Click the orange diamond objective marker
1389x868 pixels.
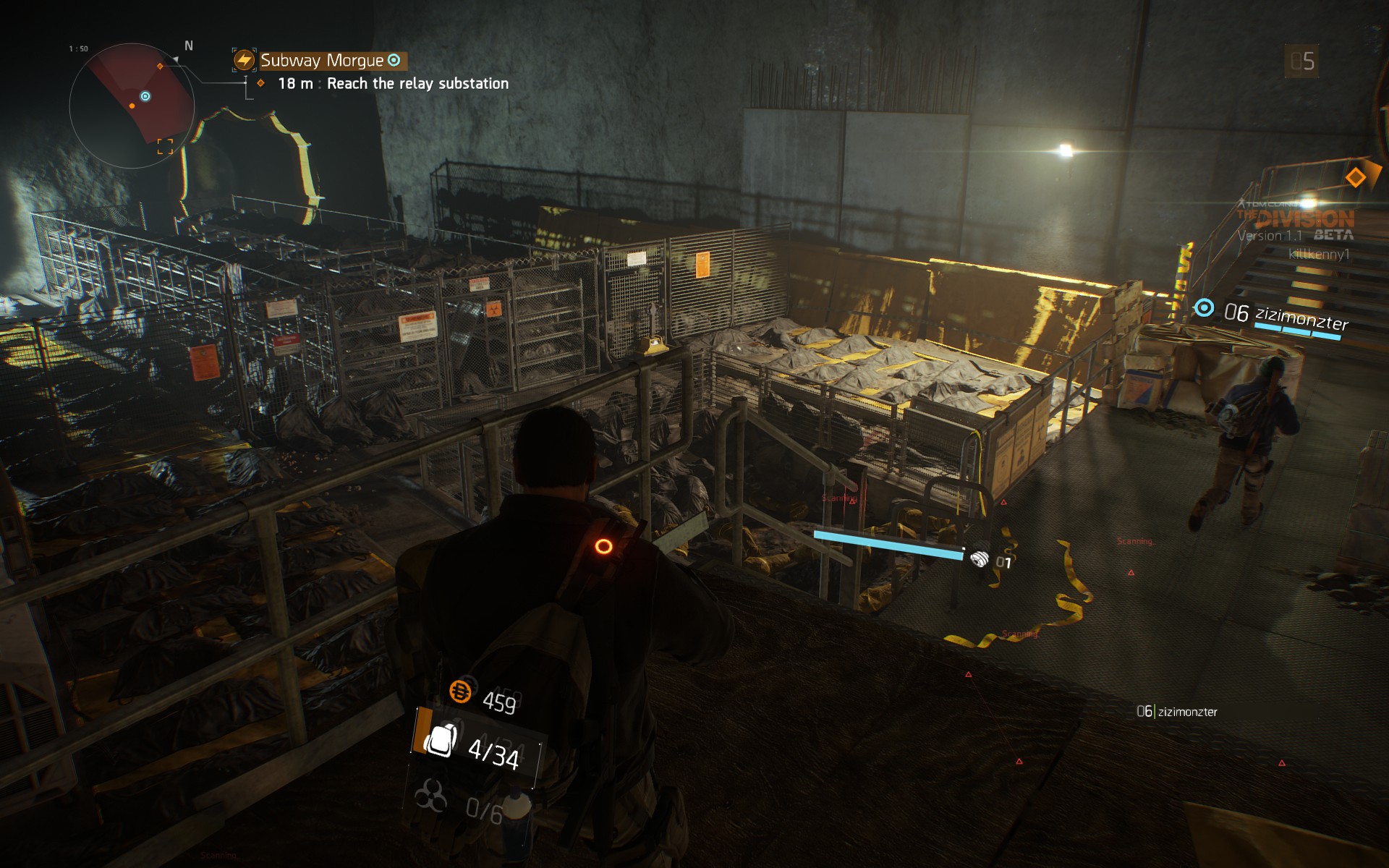(1355, 177)
